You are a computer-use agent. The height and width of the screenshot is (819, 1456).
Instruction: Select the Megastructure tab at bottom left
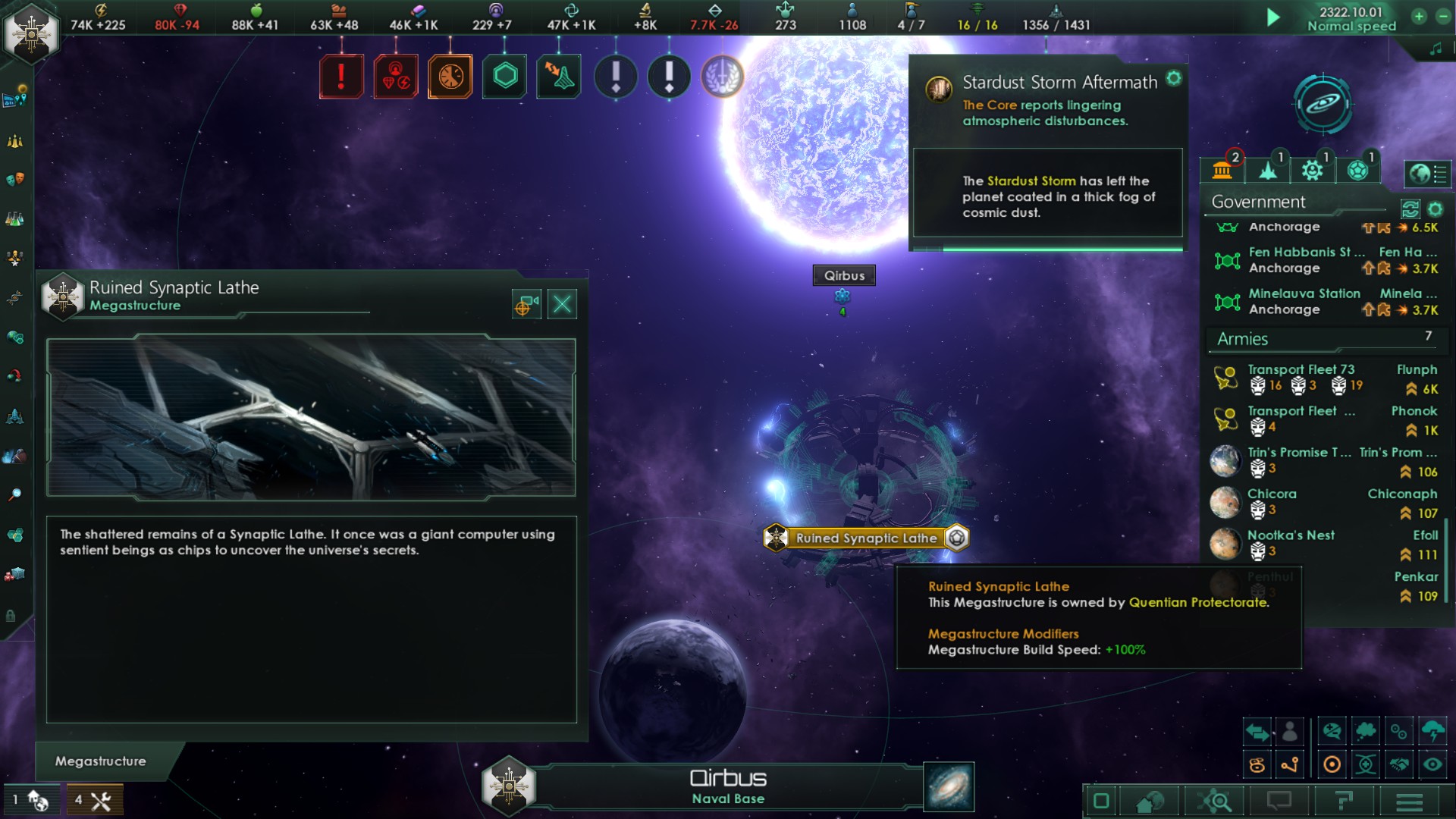pyautogui.click(x=99, y=761)
